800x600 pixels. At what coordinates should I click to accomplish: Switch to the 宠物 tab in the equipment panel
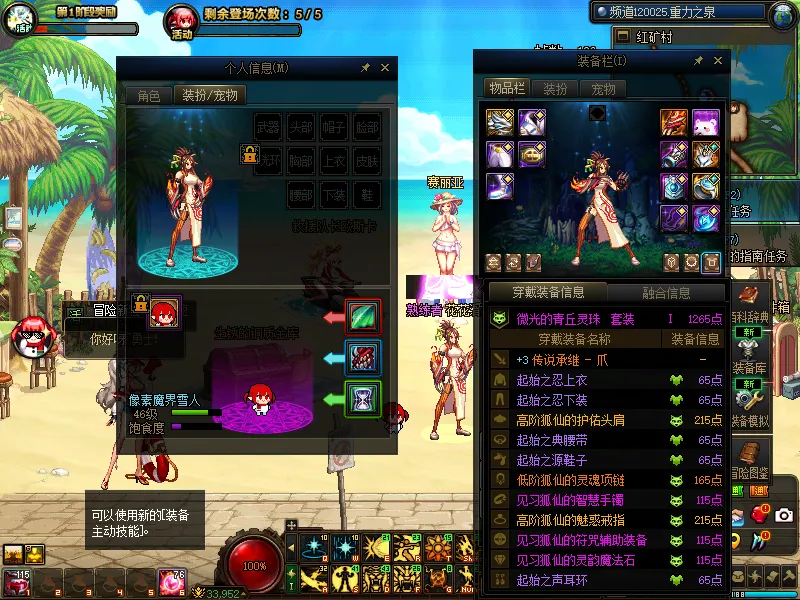603,88
